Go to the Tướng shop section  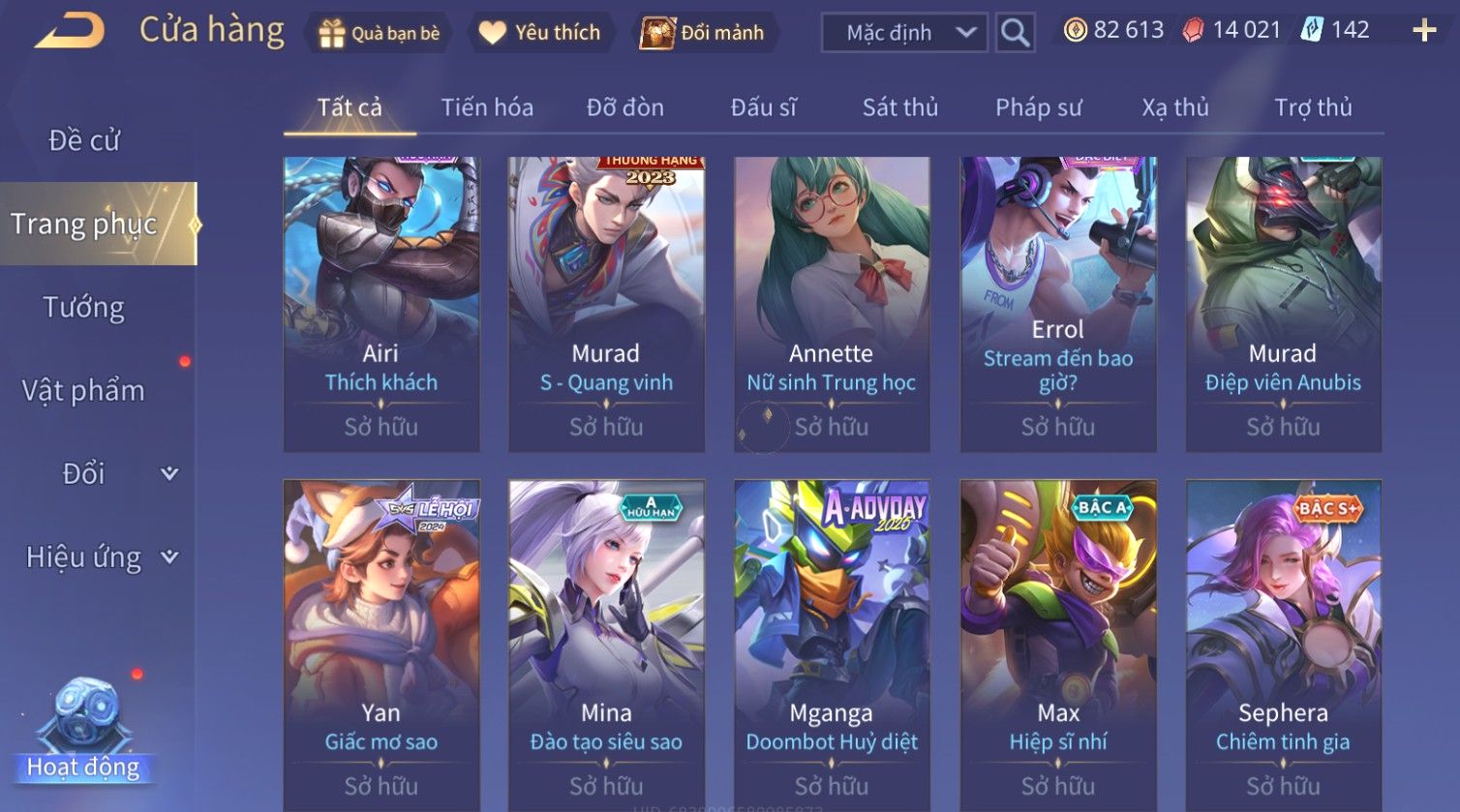[x=84, y=308]
